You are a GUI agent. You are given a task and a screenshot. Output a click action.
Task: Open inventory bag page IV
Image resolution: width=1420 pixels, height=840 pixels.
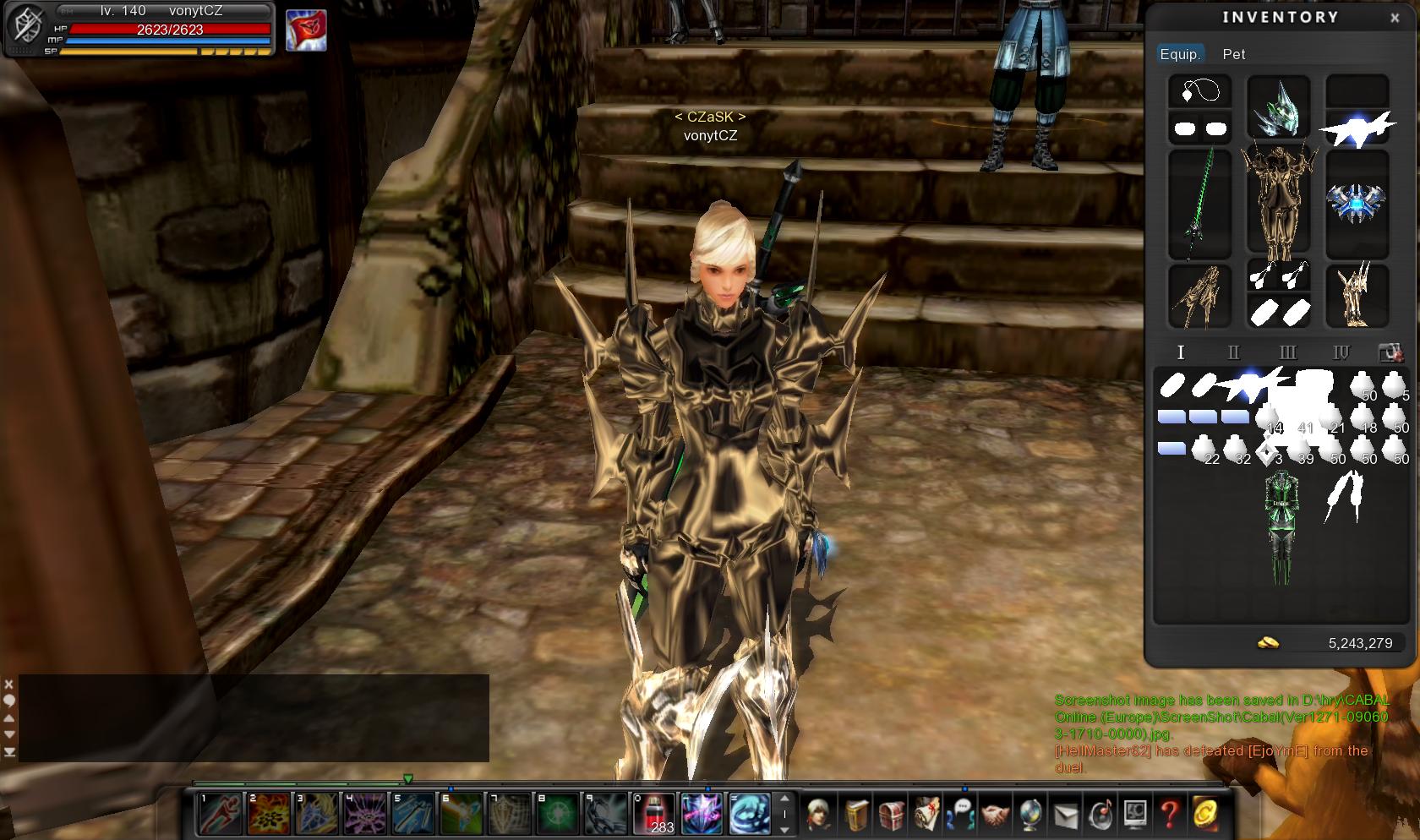(x=1341, y=352)
